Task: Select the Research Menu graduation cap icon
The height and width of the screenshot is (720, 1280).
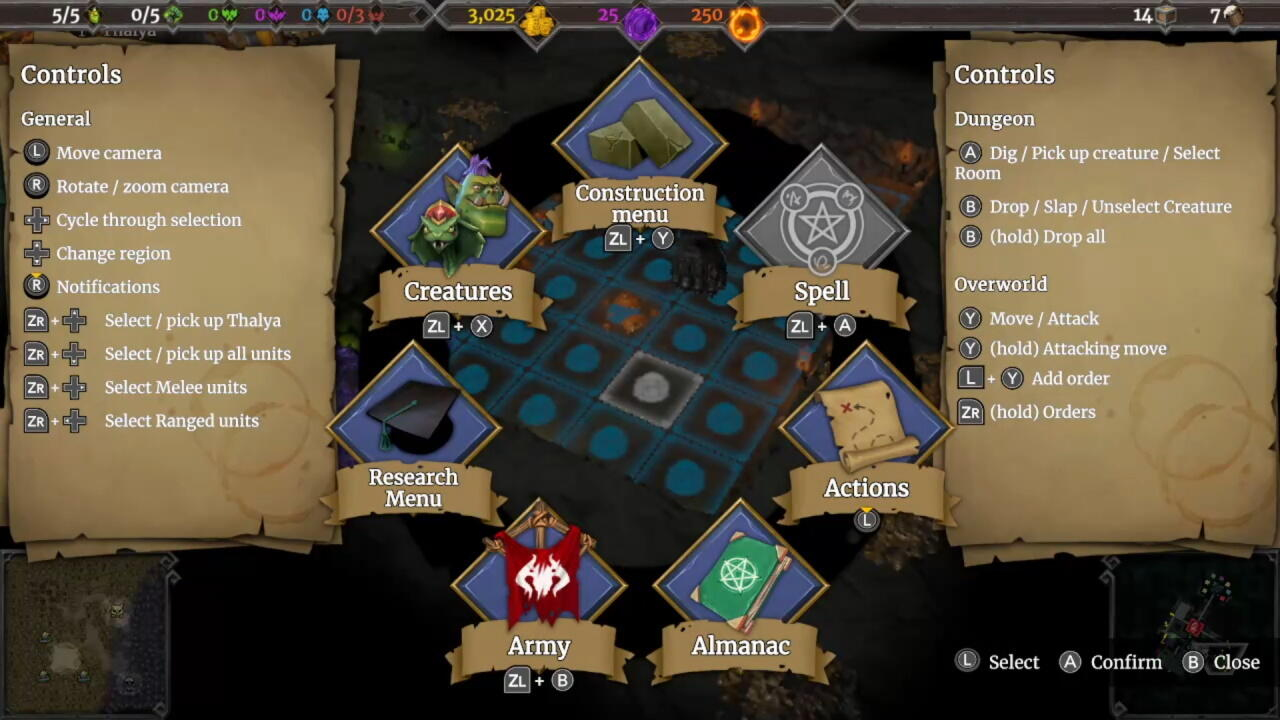Action: (x=414, y=410)
